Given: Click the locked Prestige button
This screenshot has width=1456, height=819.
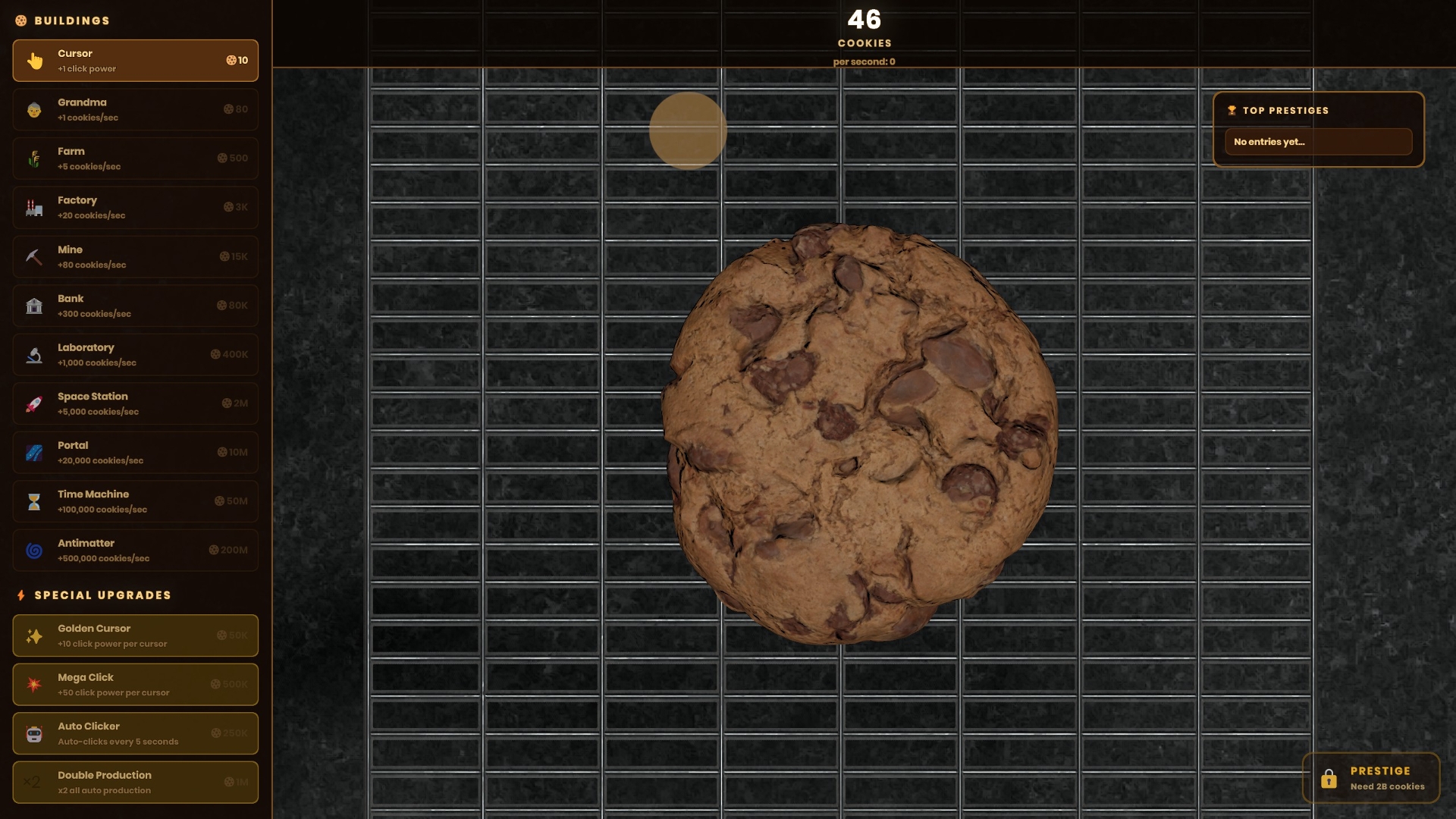Looking at the screenshot, I should point(1370,778).
